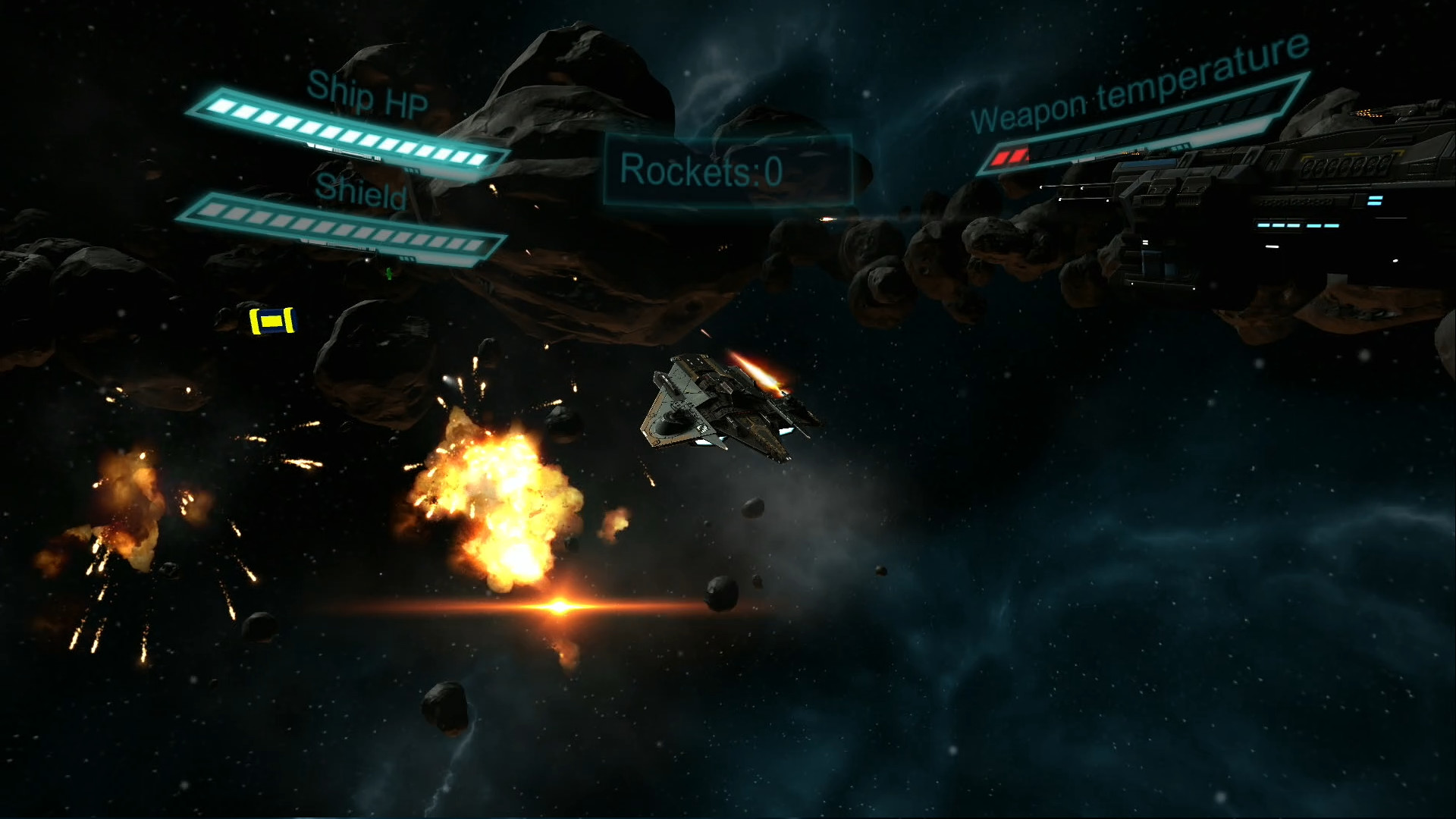Click the green pickup near the Shield bar

pos(388,275)
